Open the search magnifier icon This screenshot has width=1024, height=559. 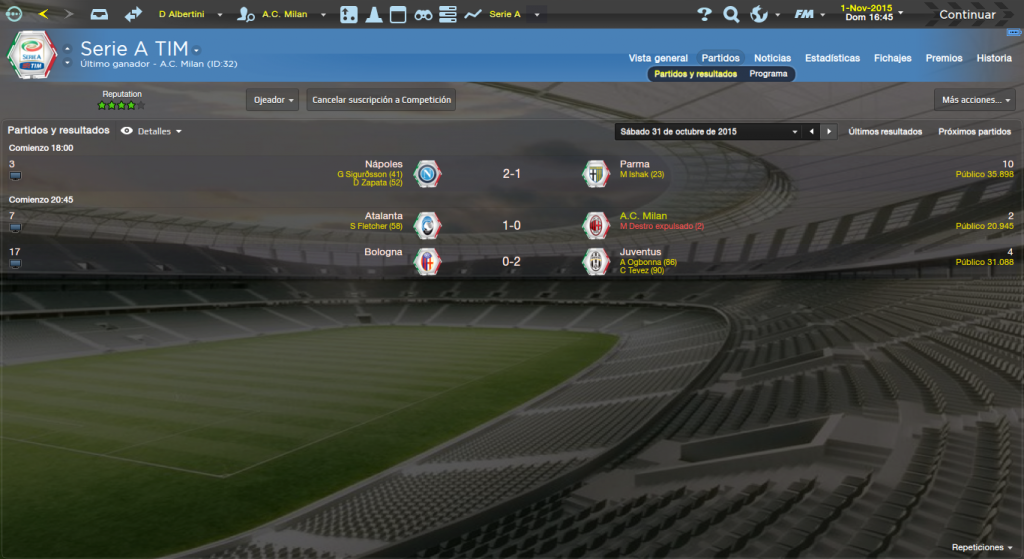coord(731,15)
